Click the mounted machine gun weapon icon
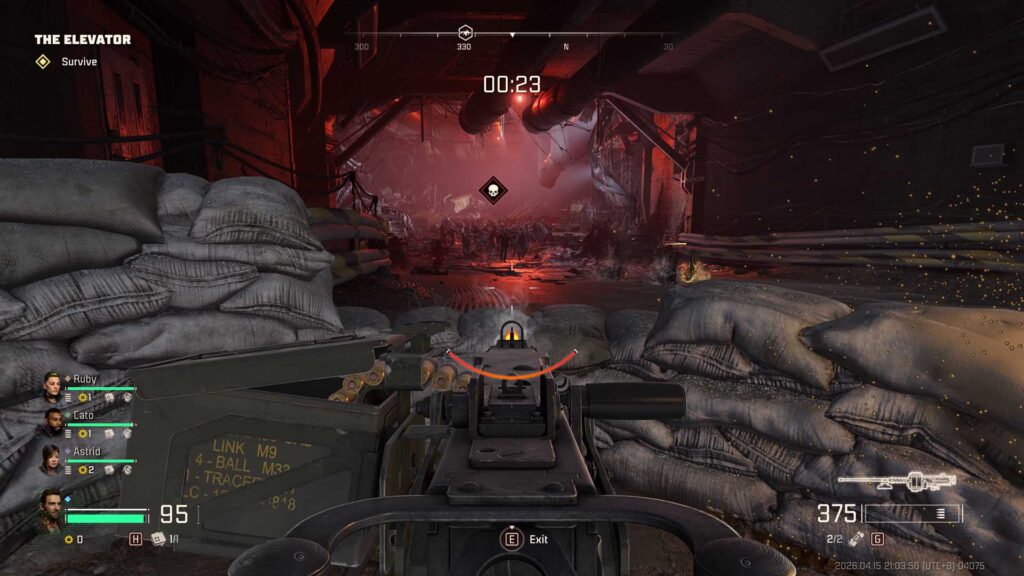Image resolution: width=1024 pixels, height=576 pixels. (896, 482)
